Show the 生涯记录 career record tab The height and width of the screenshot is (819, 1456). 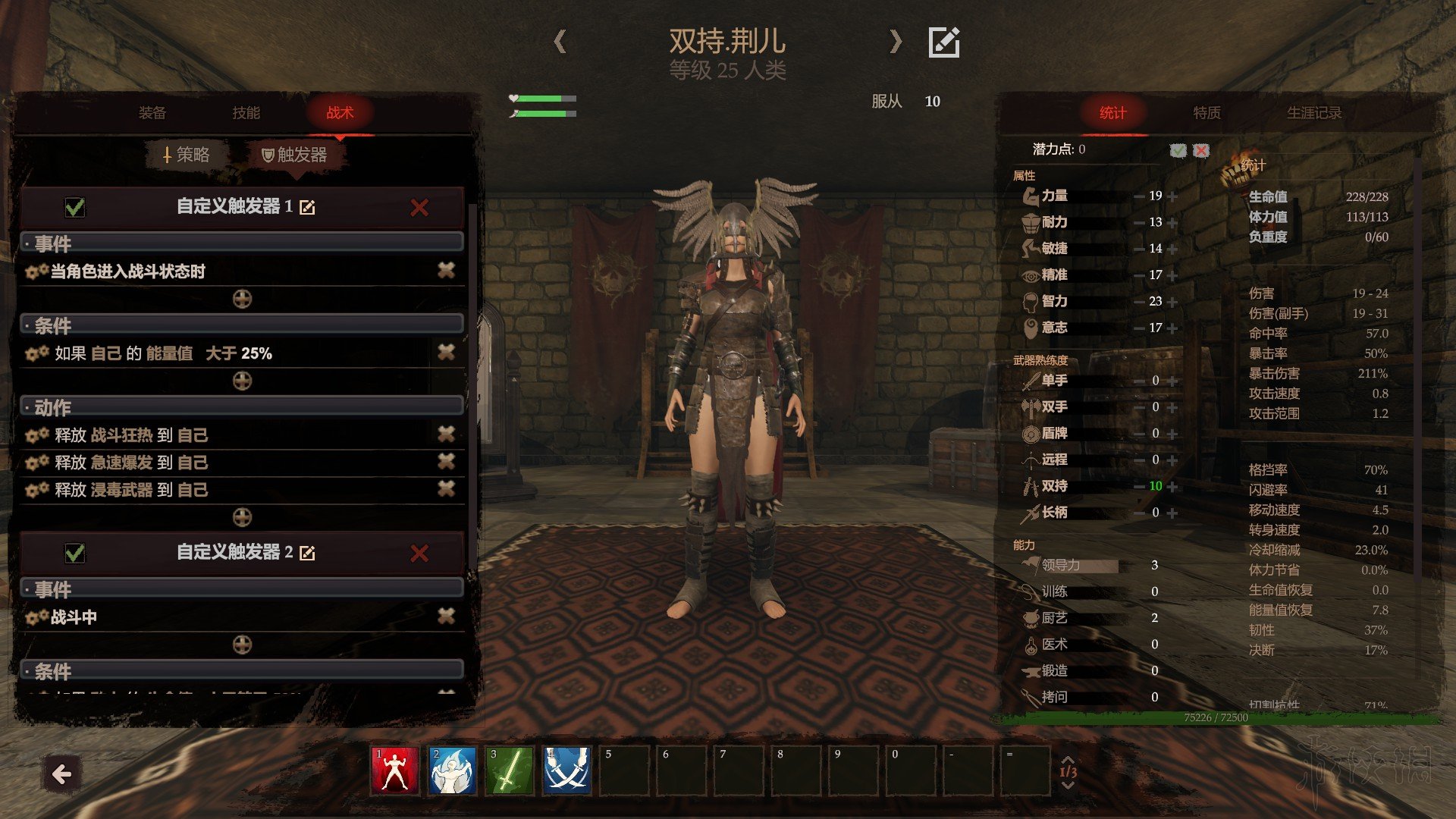[x=1313, y=113]
